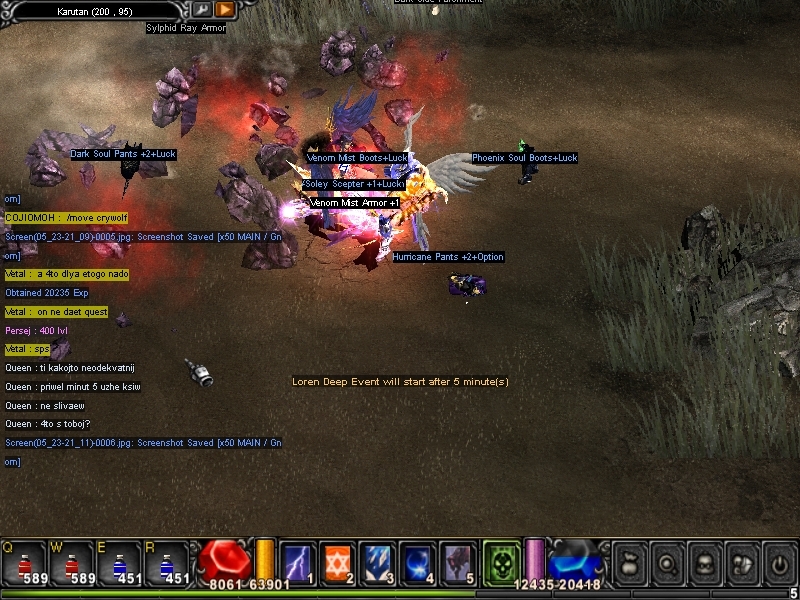Click the green skull active skill icon
800x600 pixels.
point(500,563)
